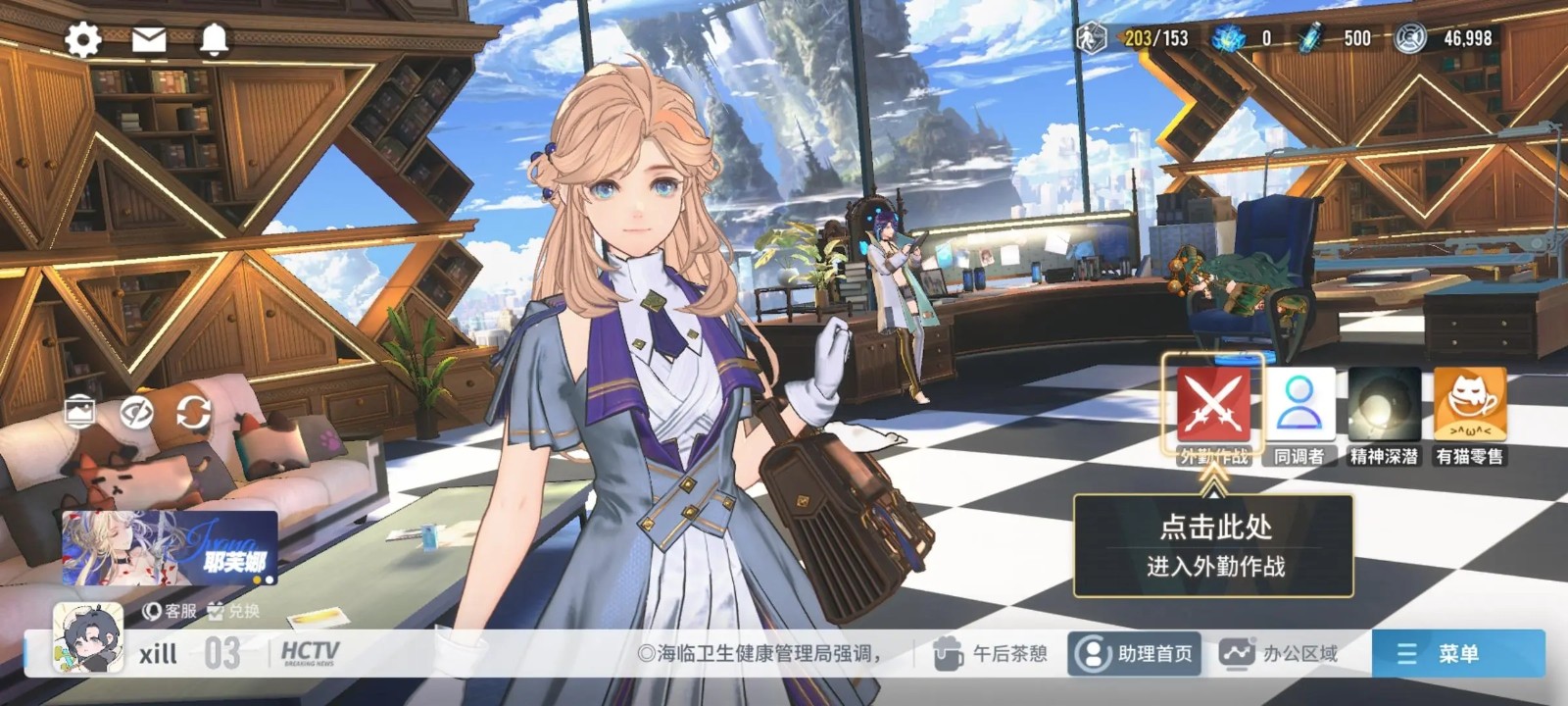
Task: Toggle the eye hide-interface icon
Action: pos(136,413)
